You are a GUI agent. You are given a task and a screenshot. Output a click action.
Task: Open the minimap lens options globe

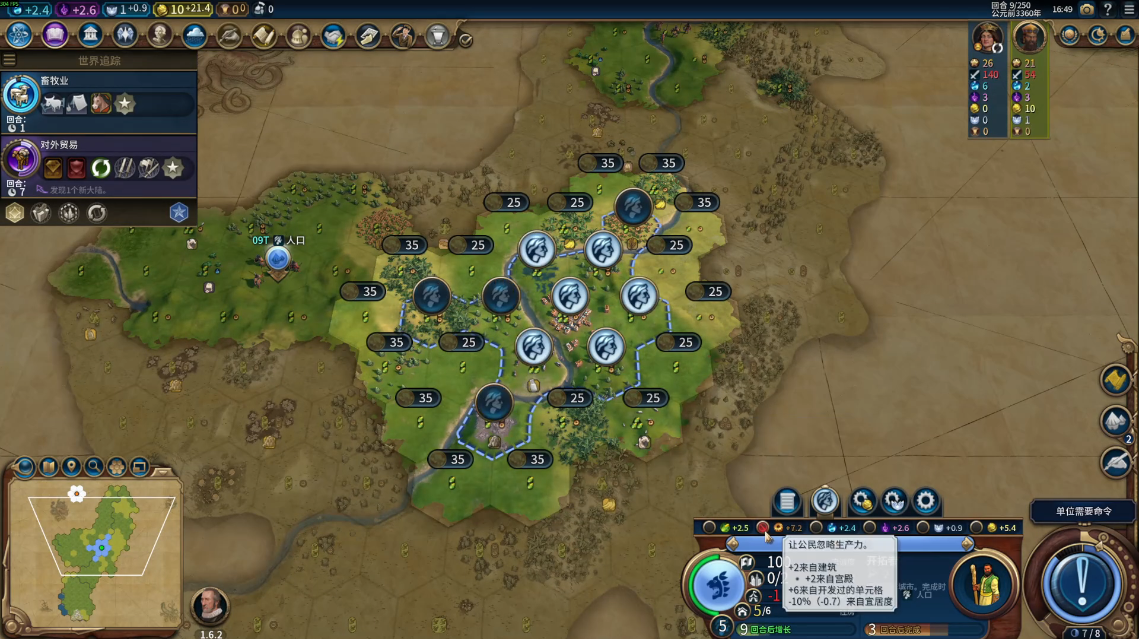(25, 466)
